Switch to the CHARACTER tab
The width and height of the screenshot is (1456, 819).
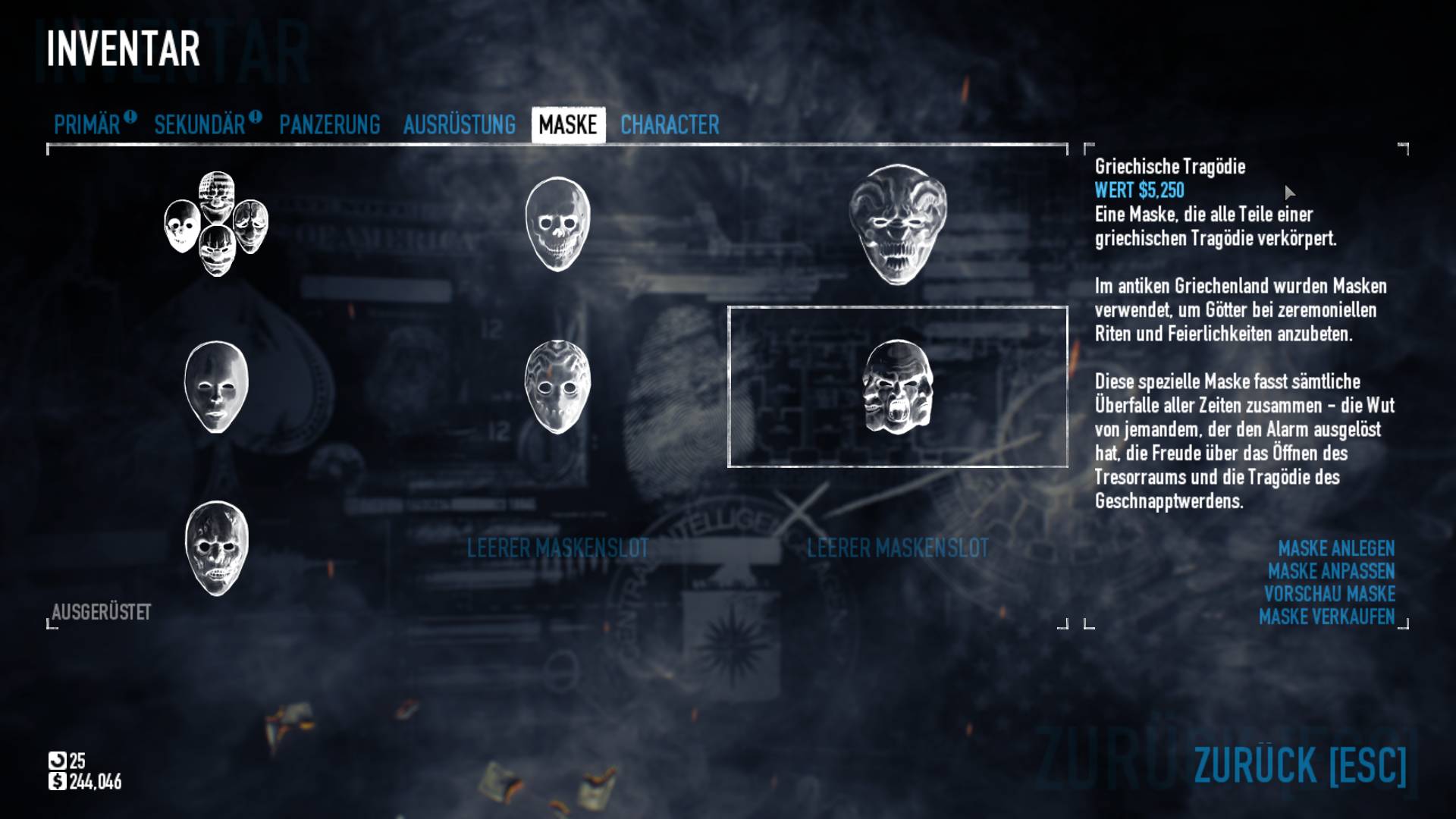point(670,125)
